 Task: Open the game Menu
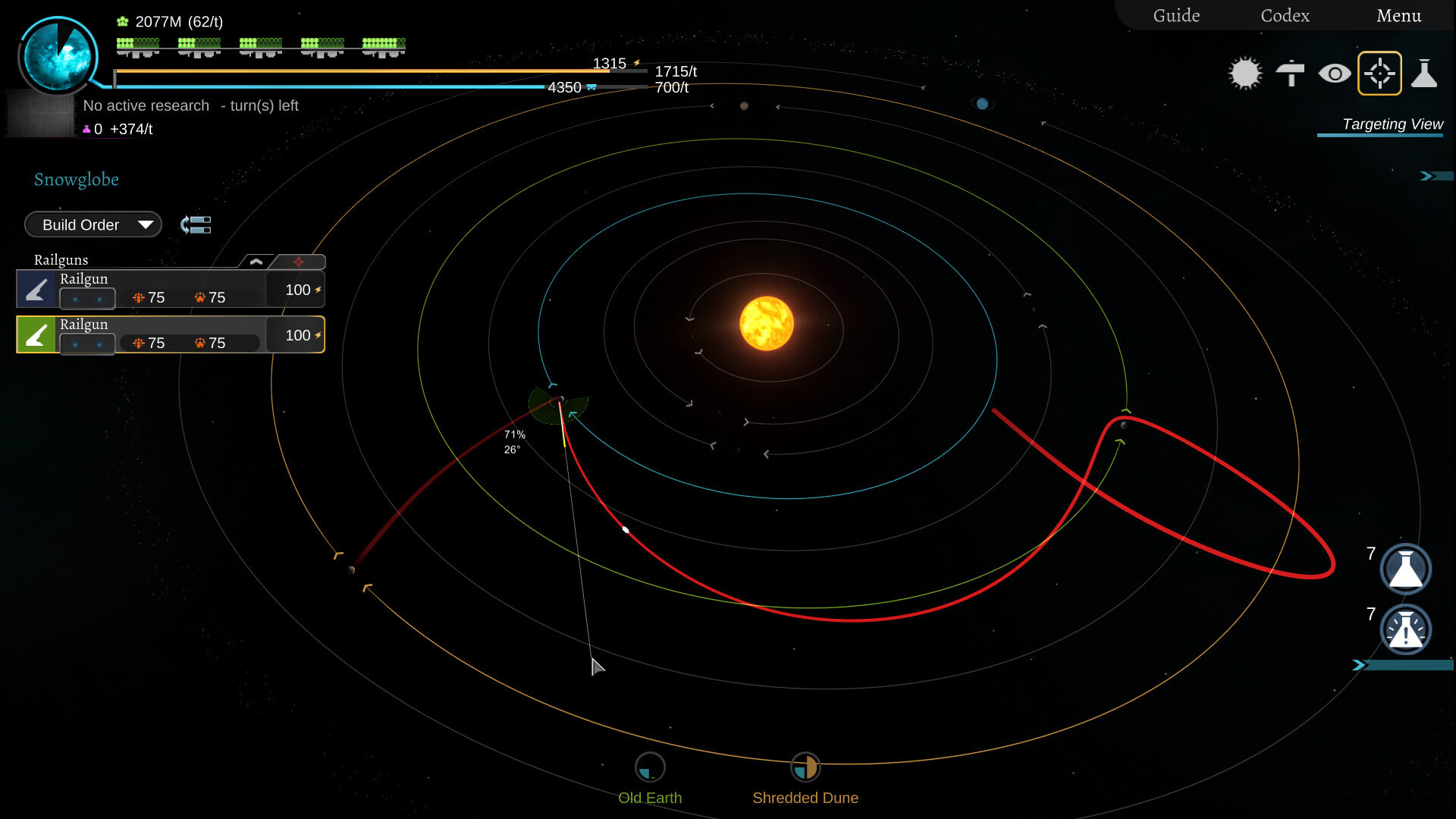click(x=1398, y=16)
